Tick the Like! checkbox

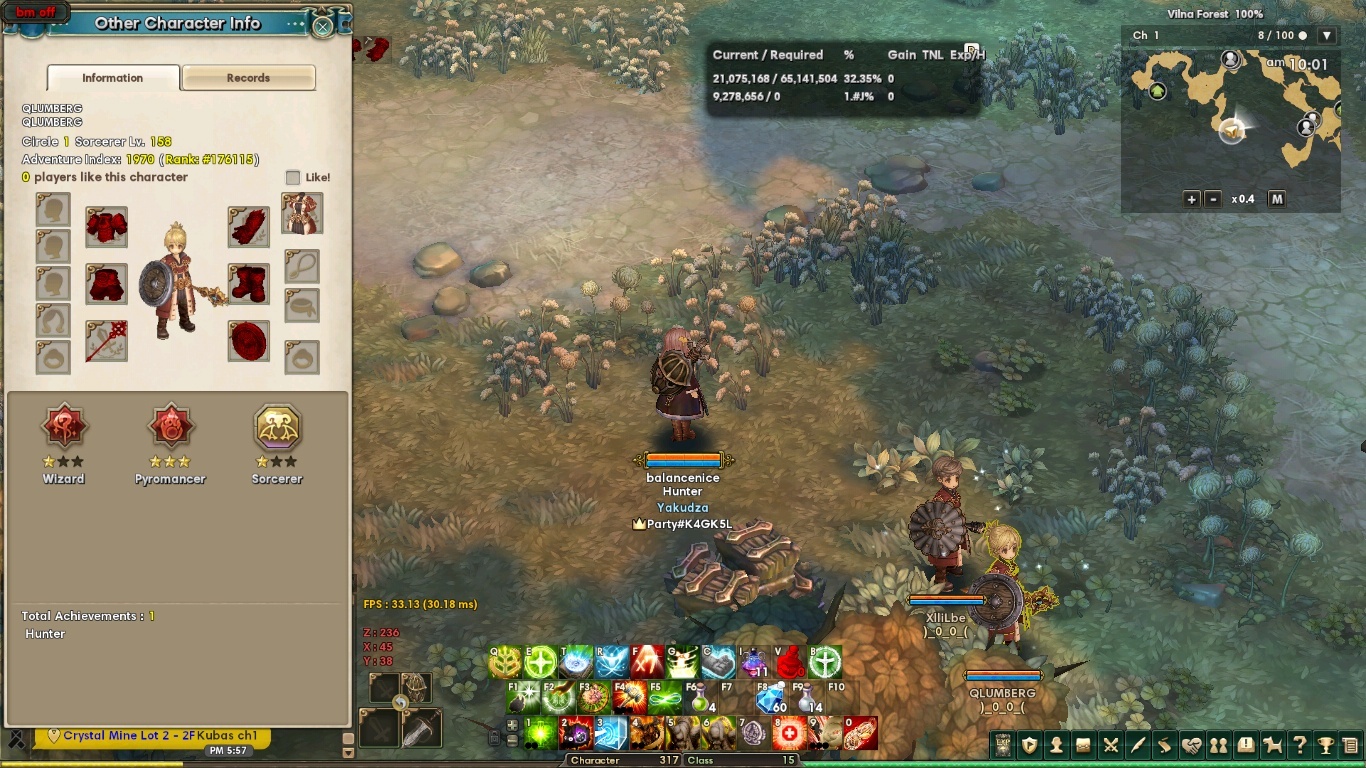pyautogui.click(x=293, y=177)
